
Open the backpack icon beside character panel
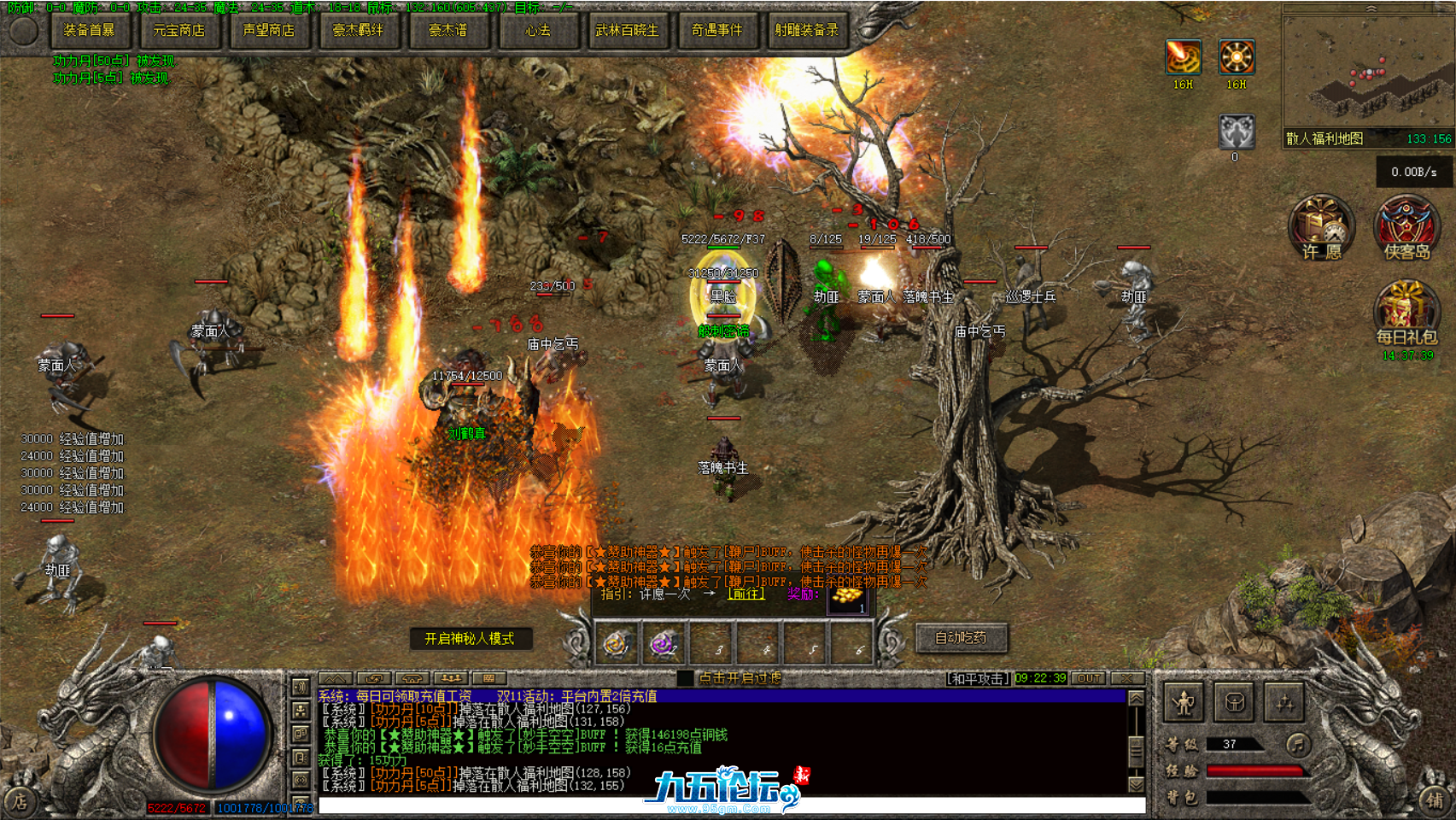coord(1233,701)
